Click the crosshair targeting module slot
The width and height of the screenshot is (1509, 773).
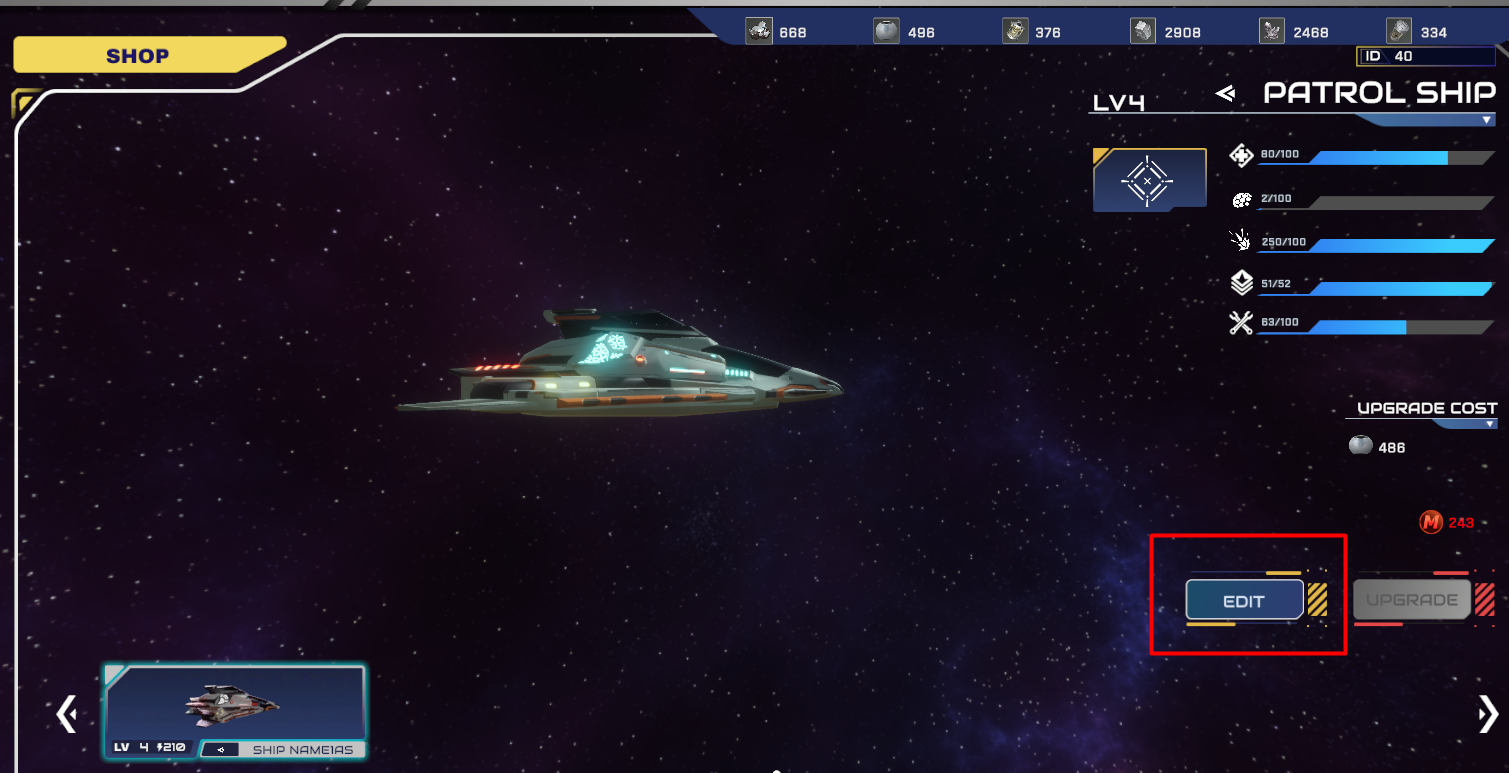[1149, 180]
